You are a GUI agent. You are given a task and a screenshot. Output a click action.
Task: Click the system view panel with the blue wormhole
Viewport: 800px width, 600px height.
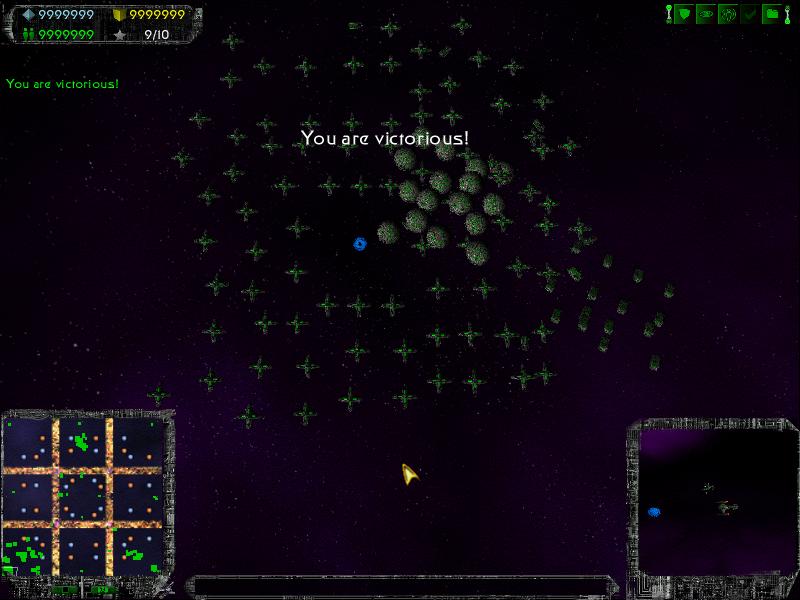pos(716,500)
